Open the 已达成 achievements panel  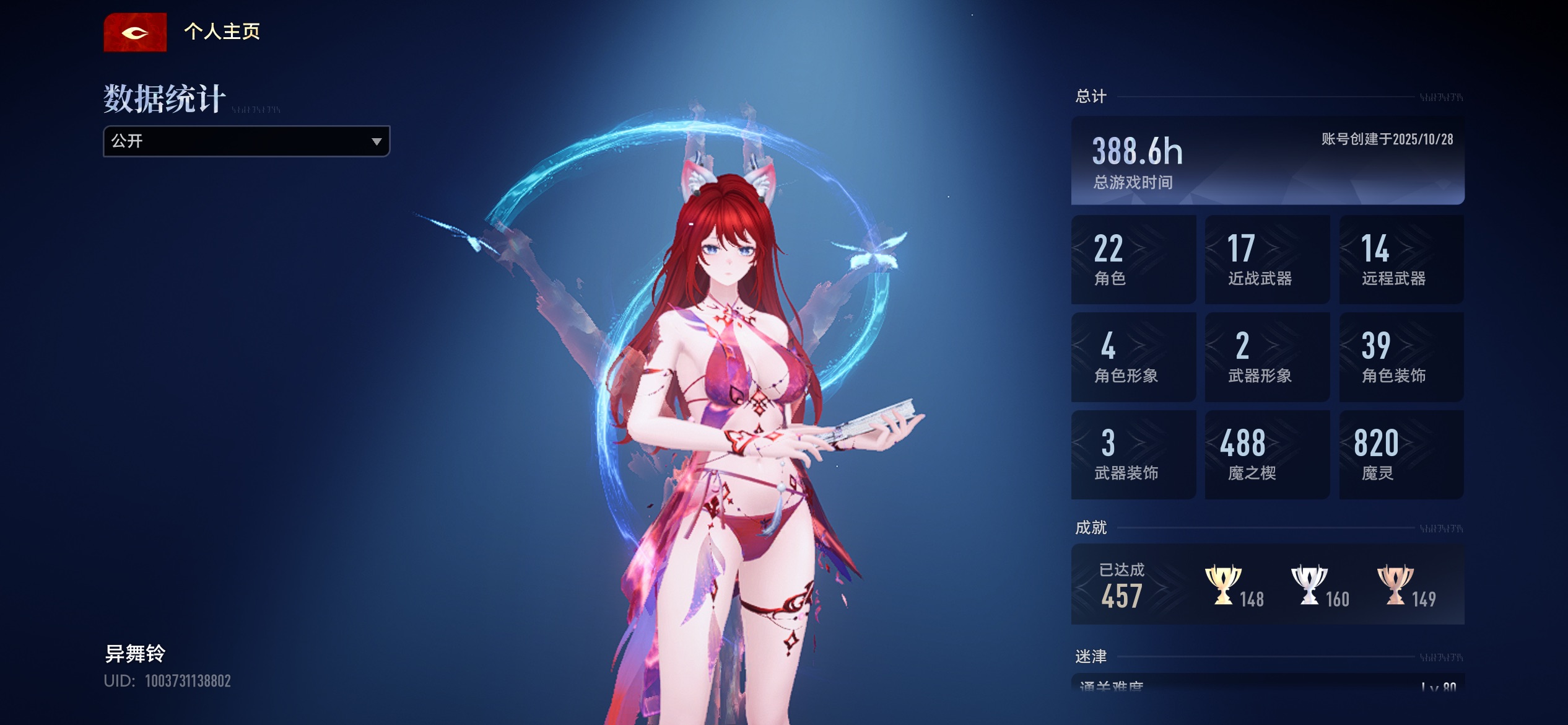pos(1267,584)
